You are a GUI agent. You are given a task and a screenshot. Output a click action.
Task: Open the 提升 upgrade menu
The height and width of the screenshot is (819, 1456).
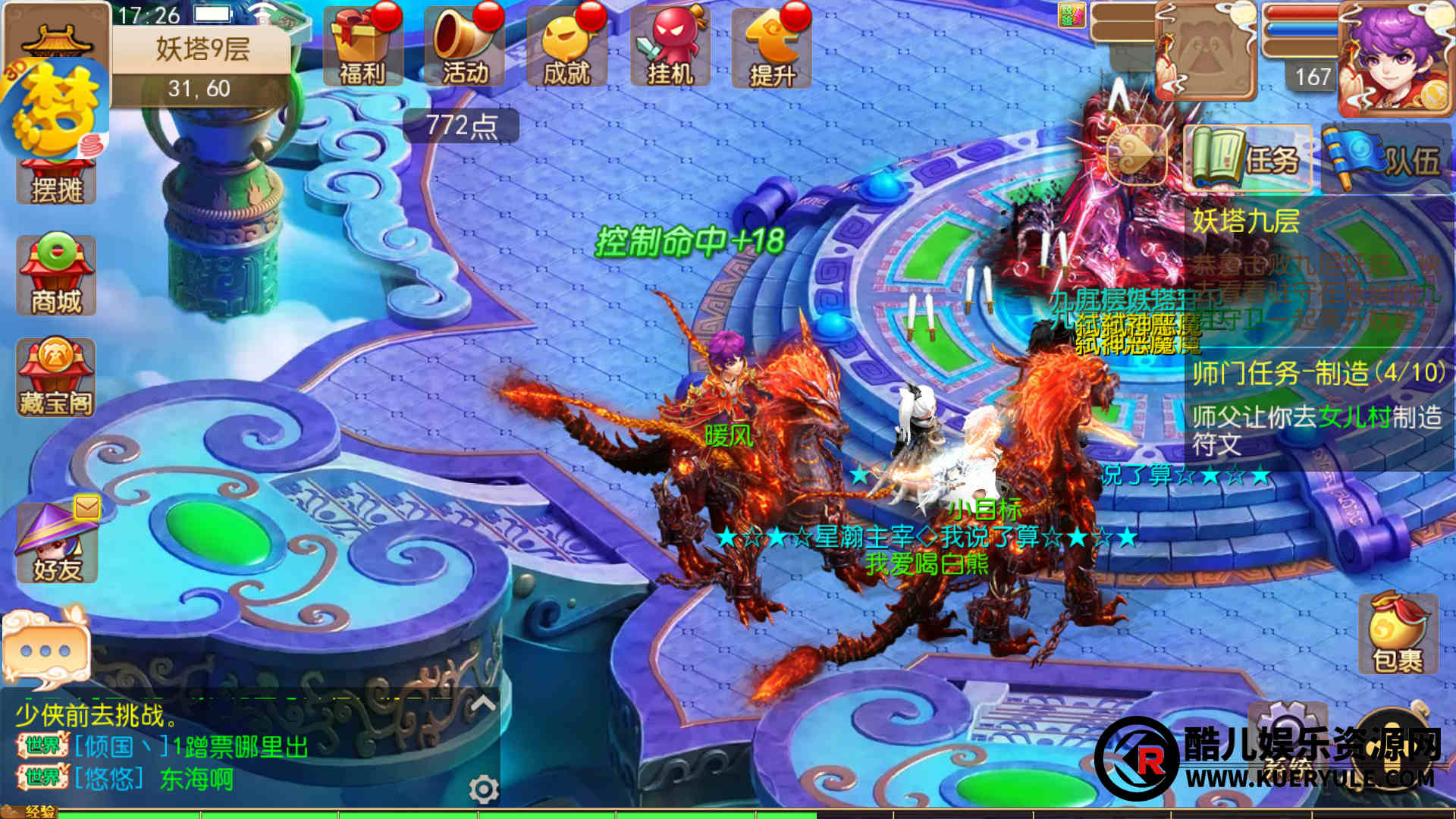tap(772, 47)
